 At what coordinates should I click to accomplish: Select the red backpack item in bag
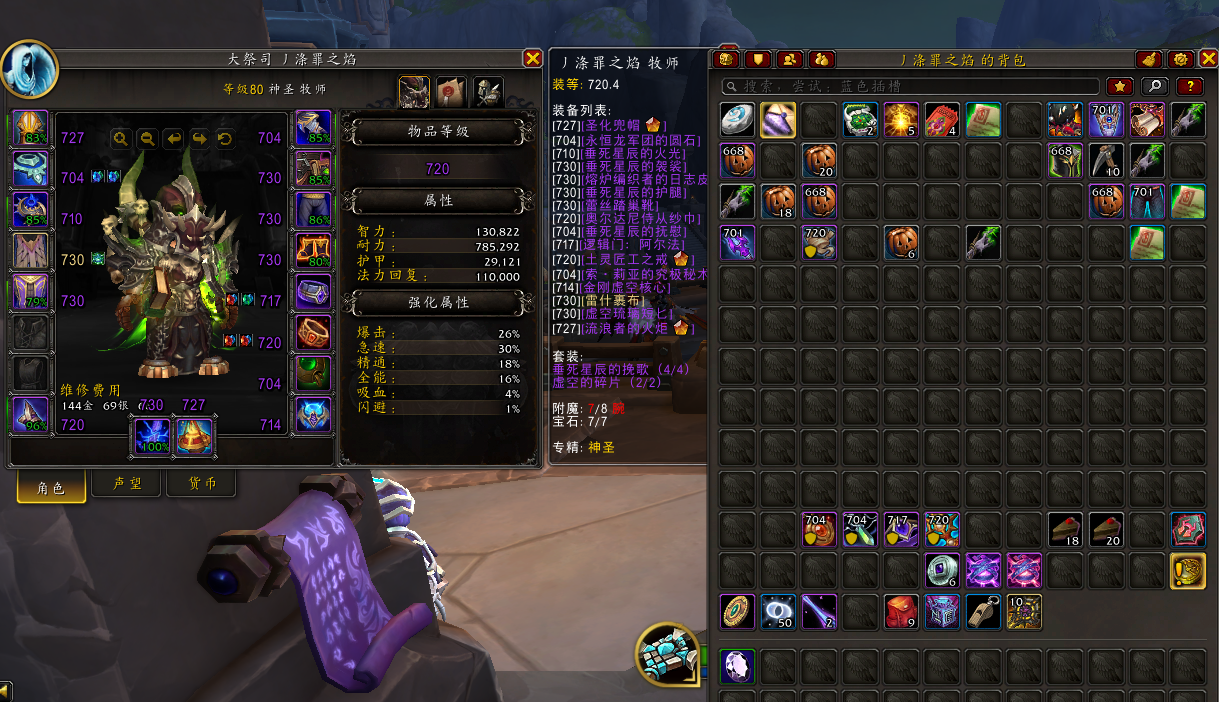900,611
